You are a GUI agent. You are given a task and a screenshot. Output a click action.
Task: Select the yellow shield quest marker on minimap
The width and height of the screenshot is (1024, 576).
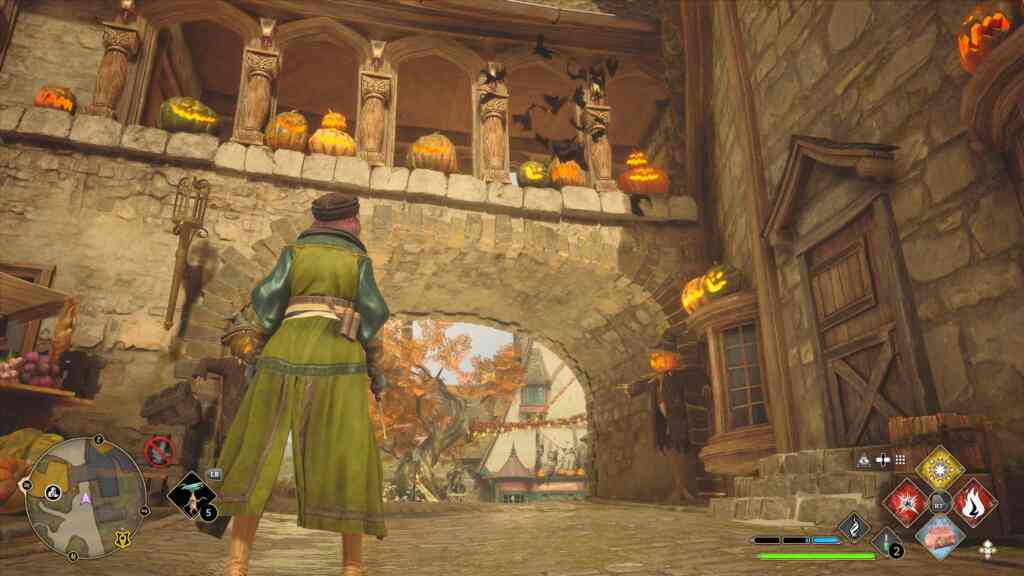click(x=122, y=538)
